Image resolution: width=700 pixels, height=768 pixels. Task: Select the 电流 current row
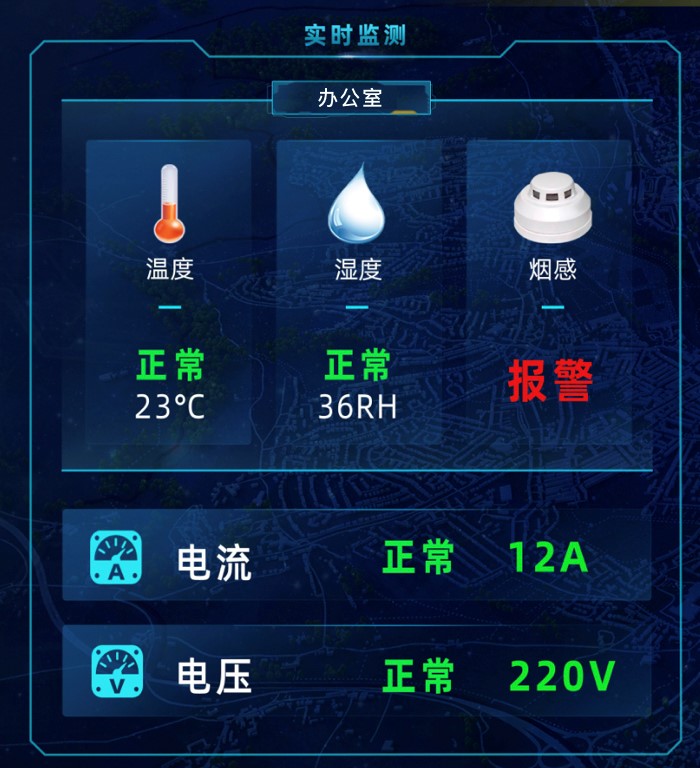pos(356,557)
